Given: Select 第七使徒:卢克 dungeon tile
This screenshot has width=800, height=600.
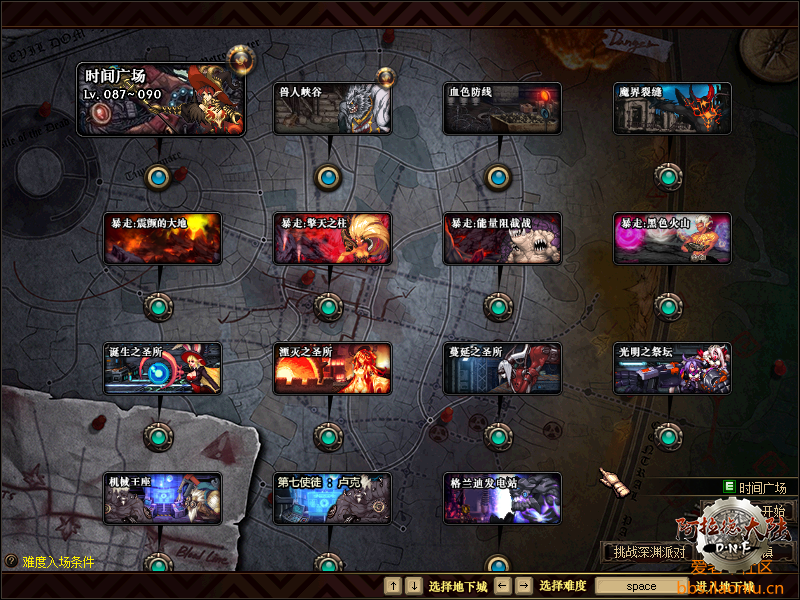Looking at the screenshot, I should [x=333, y=498].
